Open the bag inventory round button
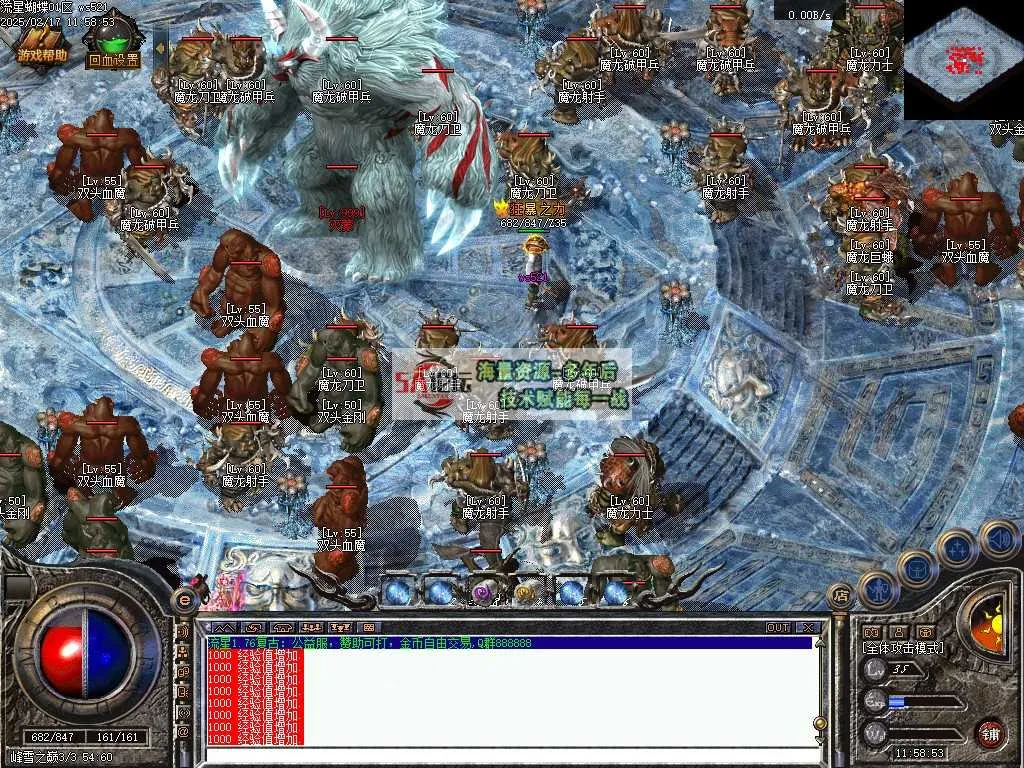This screenshot has width=1024, height=768. click(x=917, y=567)
